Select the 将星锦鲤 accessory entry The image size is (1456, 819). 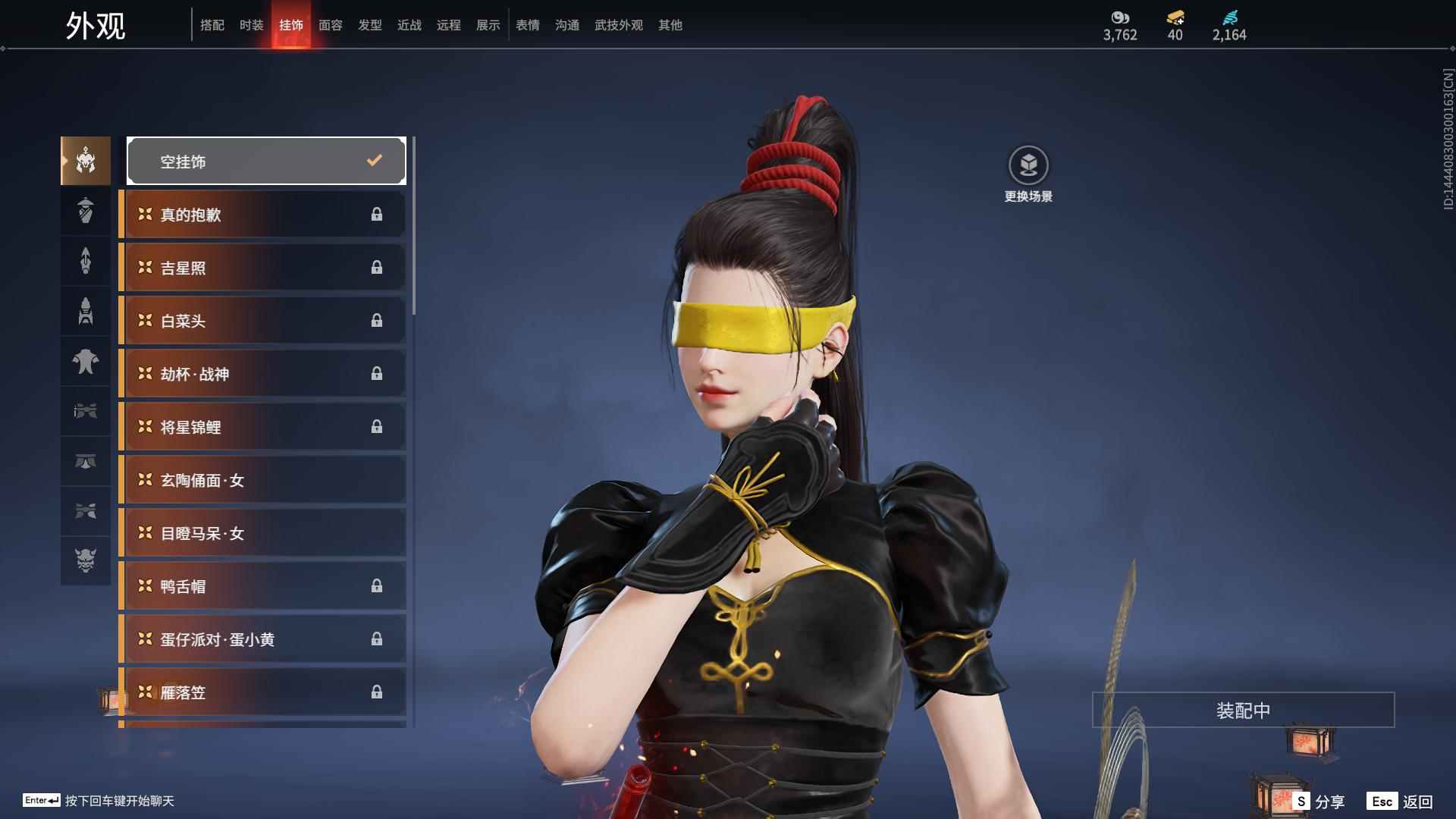pos(262,426)
